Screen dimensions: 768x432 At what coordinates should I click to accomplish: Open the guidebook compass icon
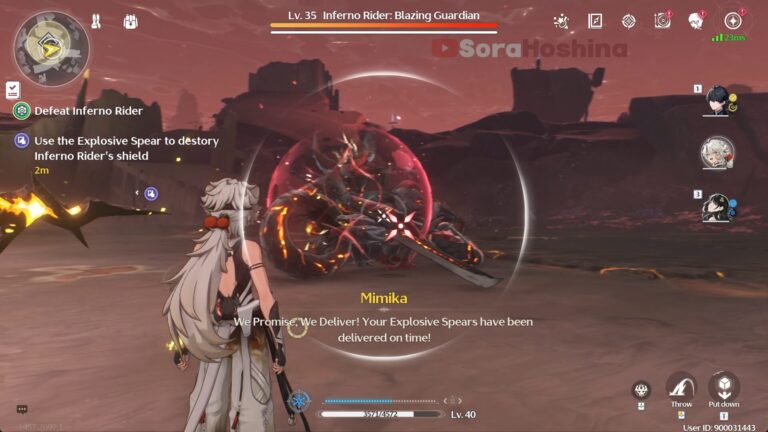coord(595,21)
